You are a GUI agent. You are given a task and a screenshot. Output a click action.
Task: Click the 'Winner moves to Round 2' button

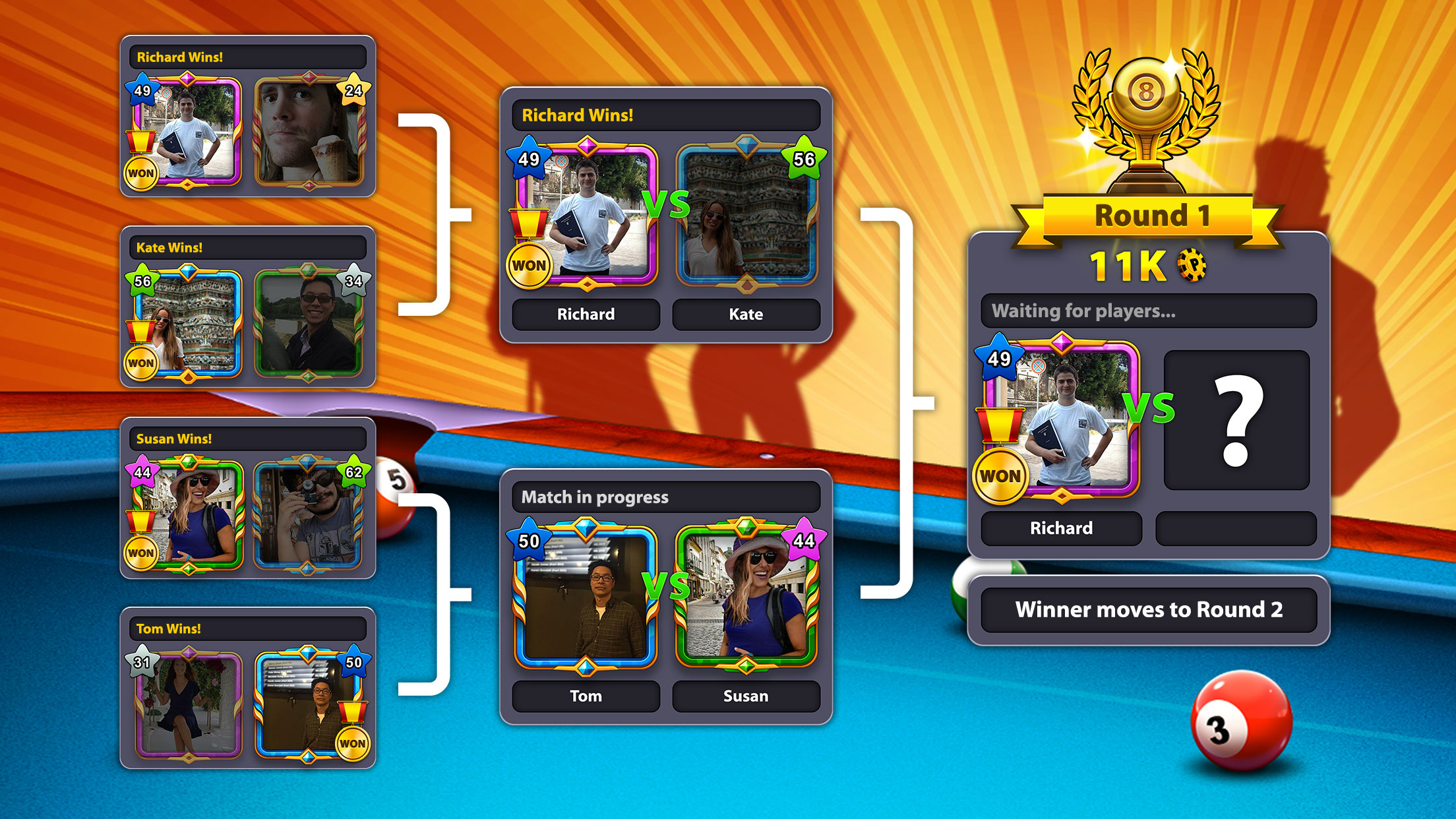coord(1151,610)
